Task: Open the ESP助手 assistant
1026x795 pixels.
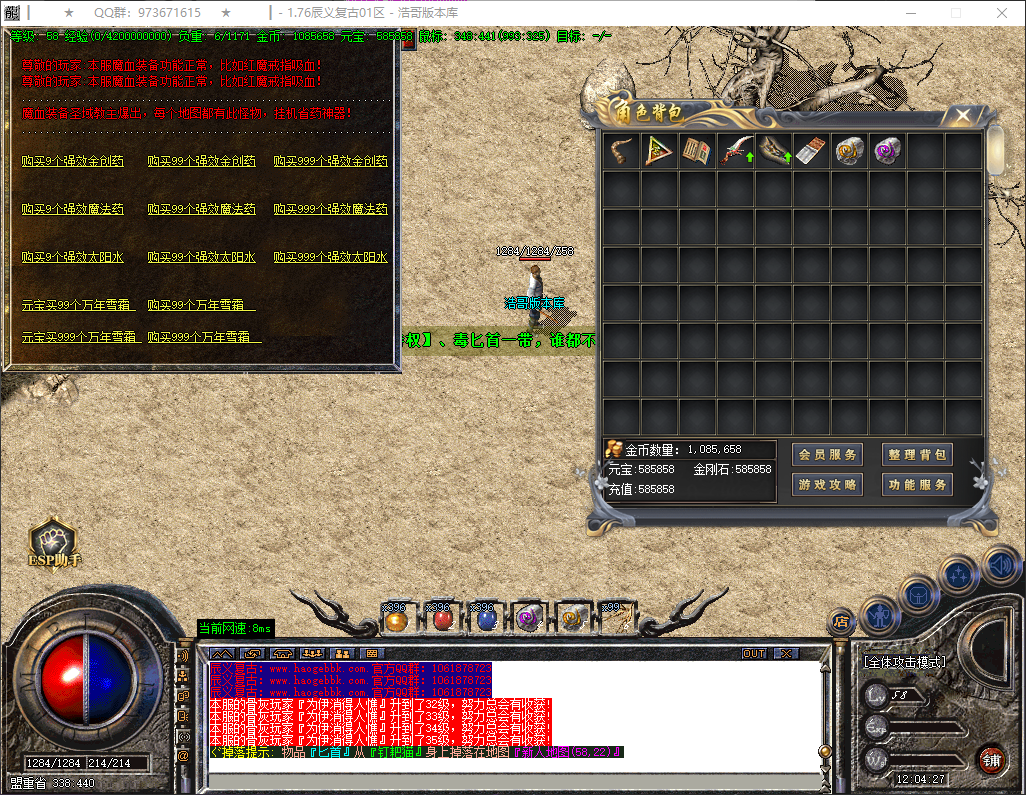Action: (x=54, y=545)
